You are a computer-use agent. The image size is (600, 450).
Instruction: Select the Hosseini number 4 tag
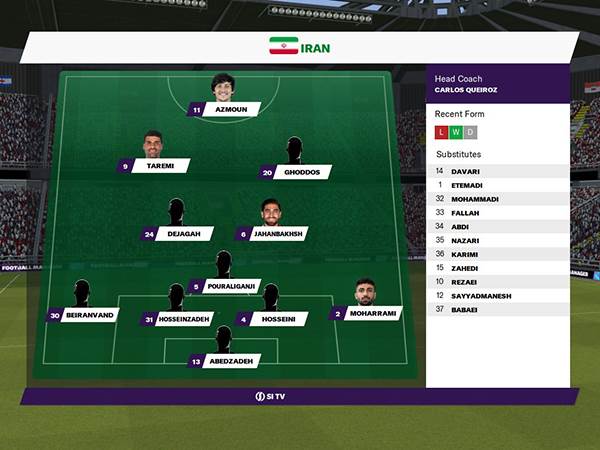[270, 320]
